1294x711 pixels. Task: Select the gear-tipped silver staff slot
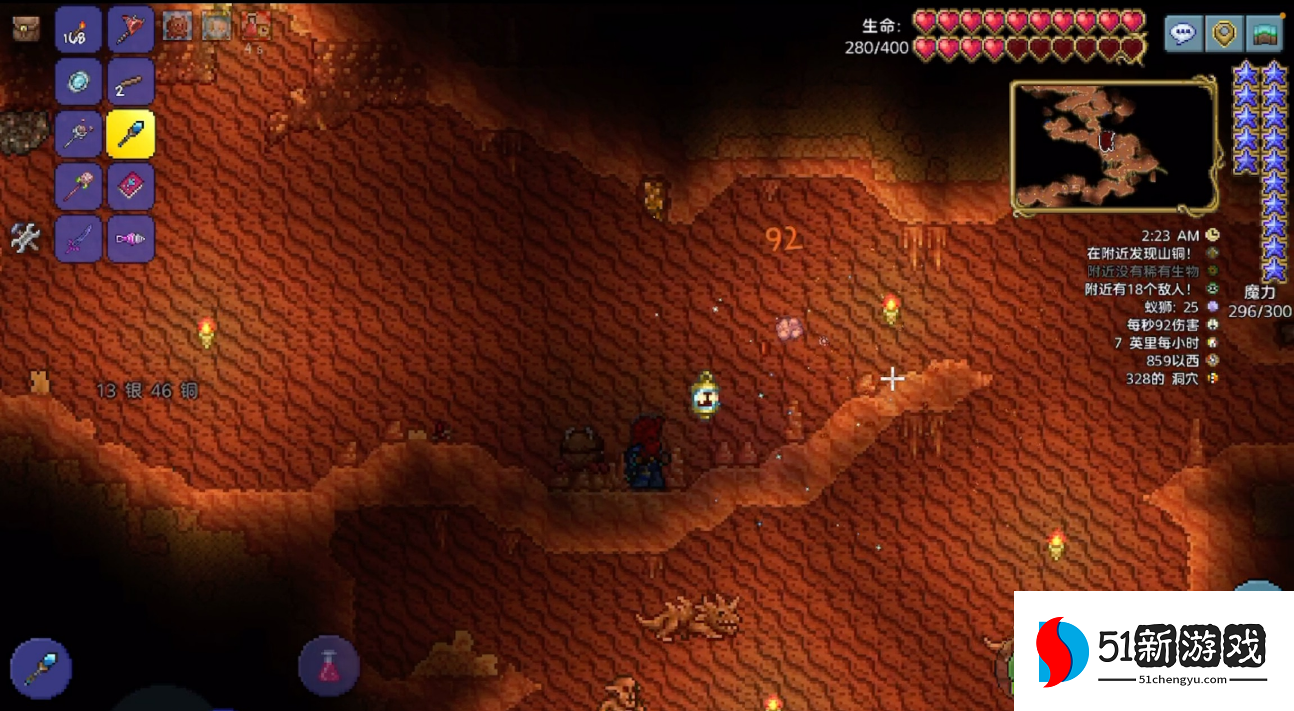(78, 134)
